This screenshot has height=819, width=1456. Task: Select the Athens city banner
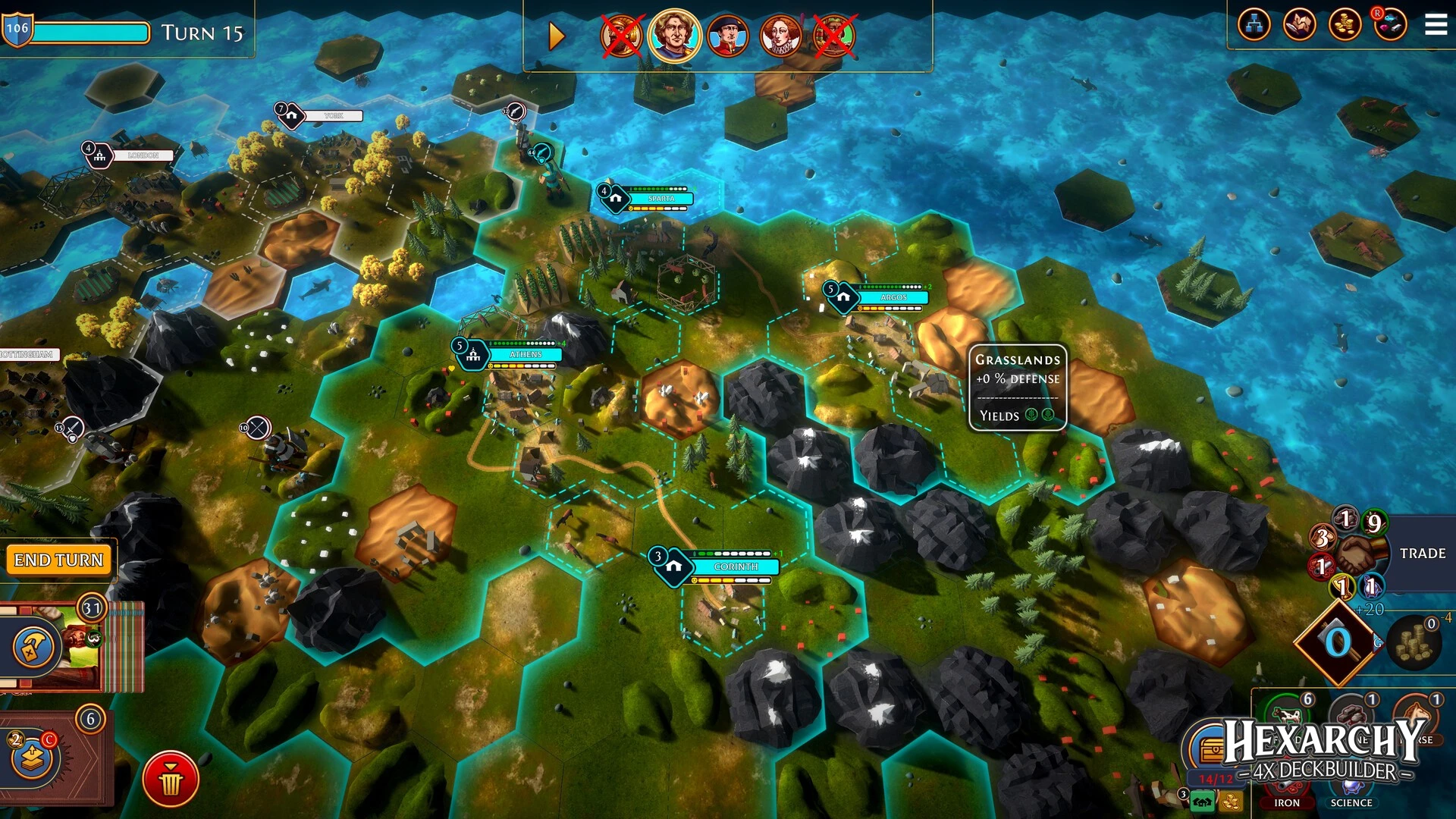pos(525,354)
